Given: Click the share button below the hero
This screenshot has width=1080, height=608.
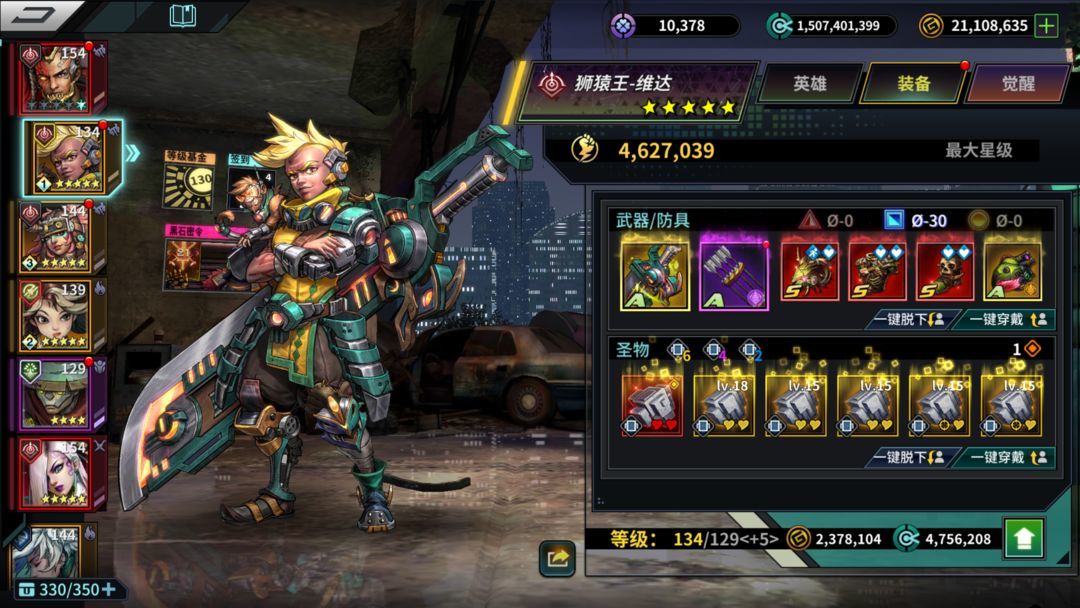Looking at the screenshot, I should [x=557, y=558].
